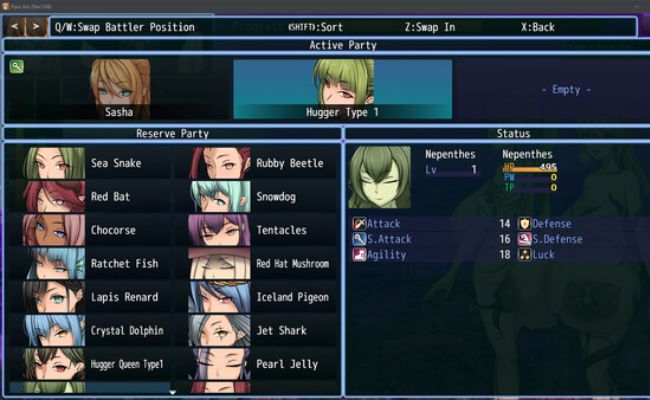Image resolution: width=650 pixels, height=400 pixels.
Task: Select Sasha in the active party
Action: [120, 89]
